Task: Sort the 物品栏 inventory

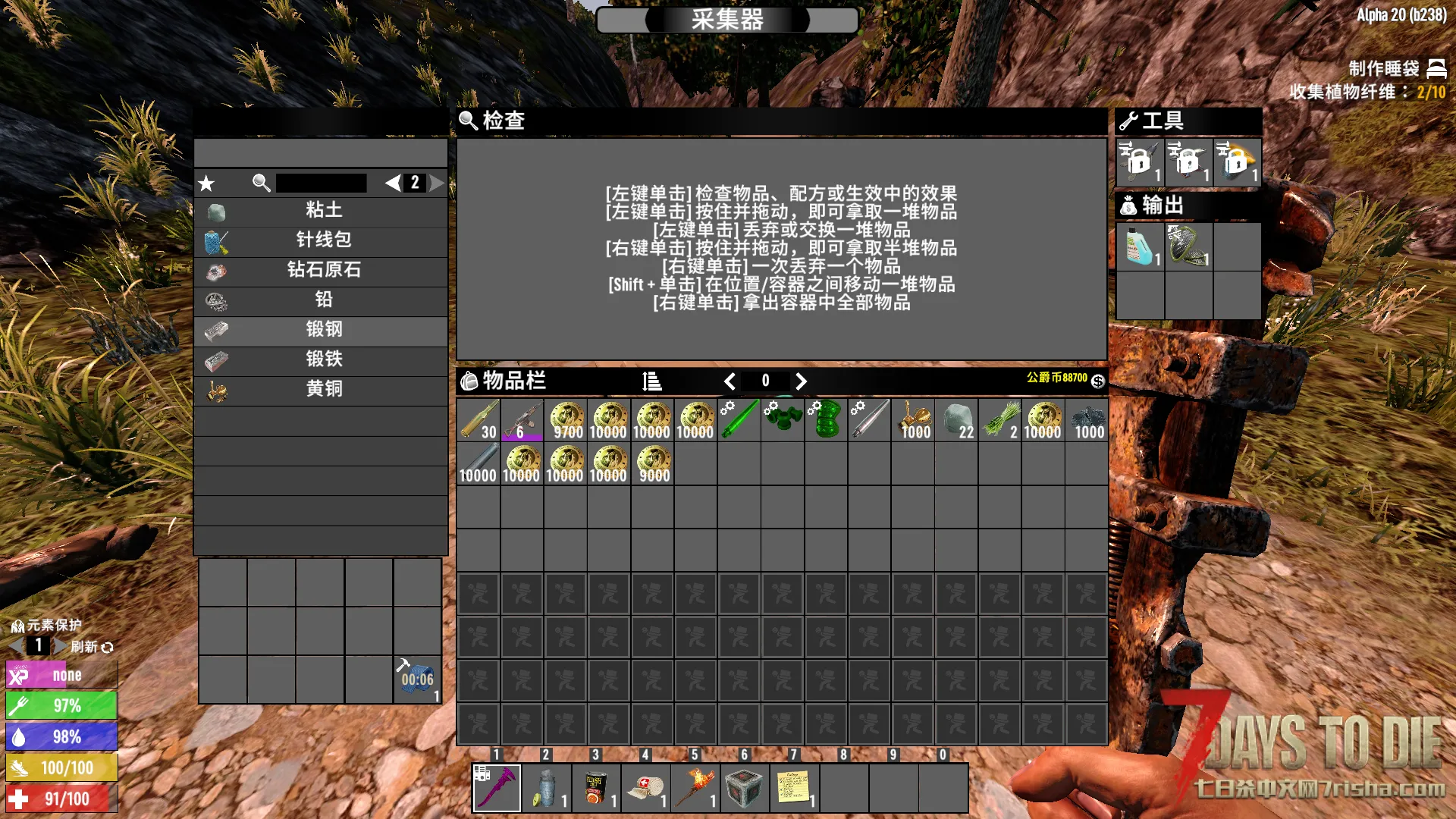Action: (x=651, y=381)
